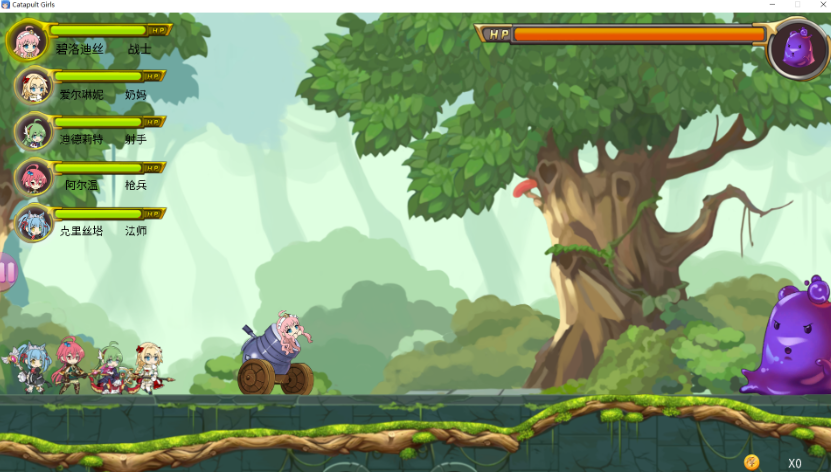Click the pink pause button
This screenshot has height=472, width=831.
pyautogui.click(x=6, y=271)
